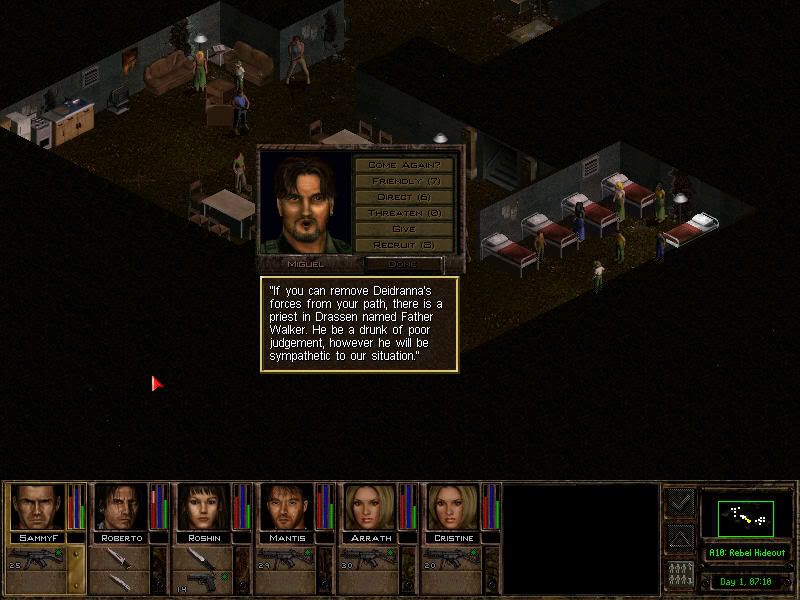
Task: Pick the Direct approach option
Action: click(404, 197)
